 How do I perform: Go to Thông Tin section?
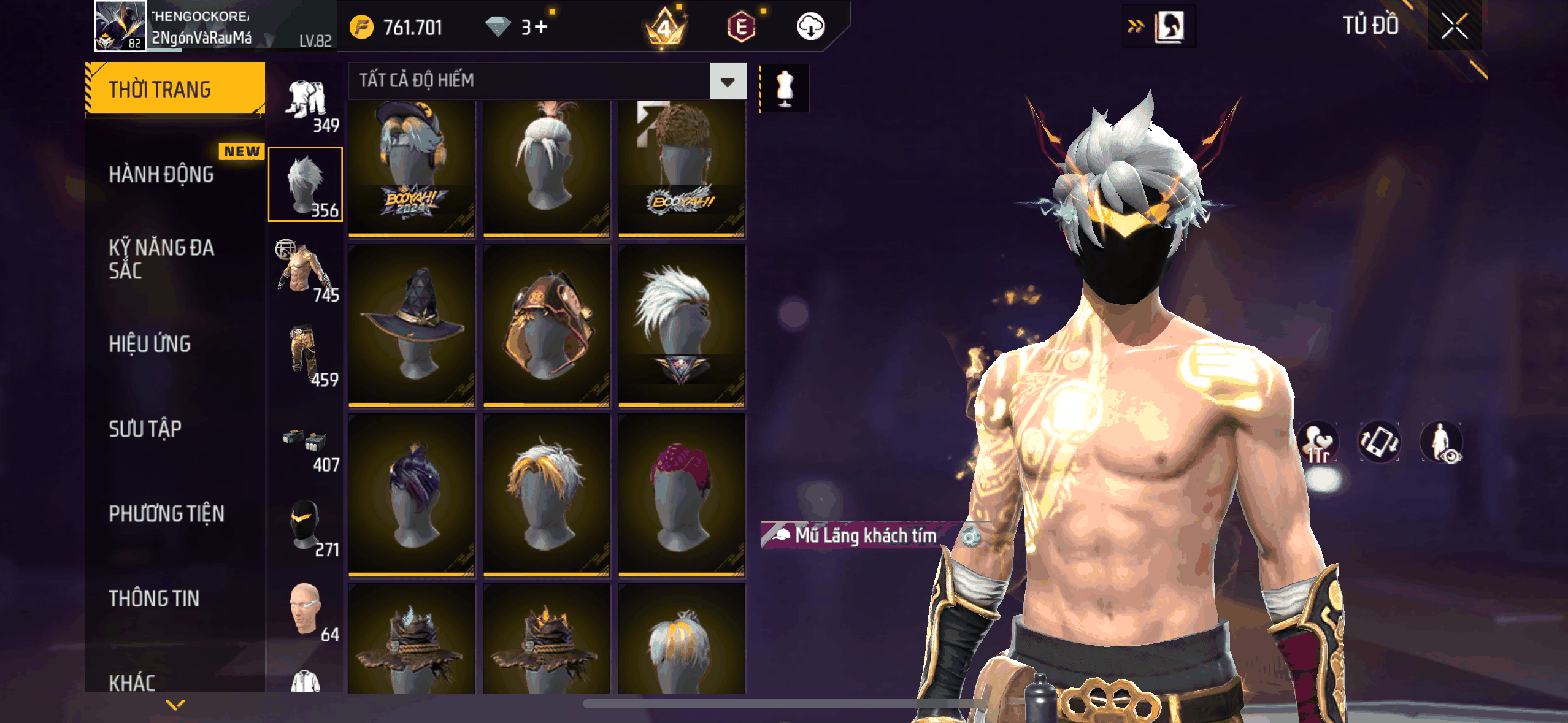(x=154, y=599)
